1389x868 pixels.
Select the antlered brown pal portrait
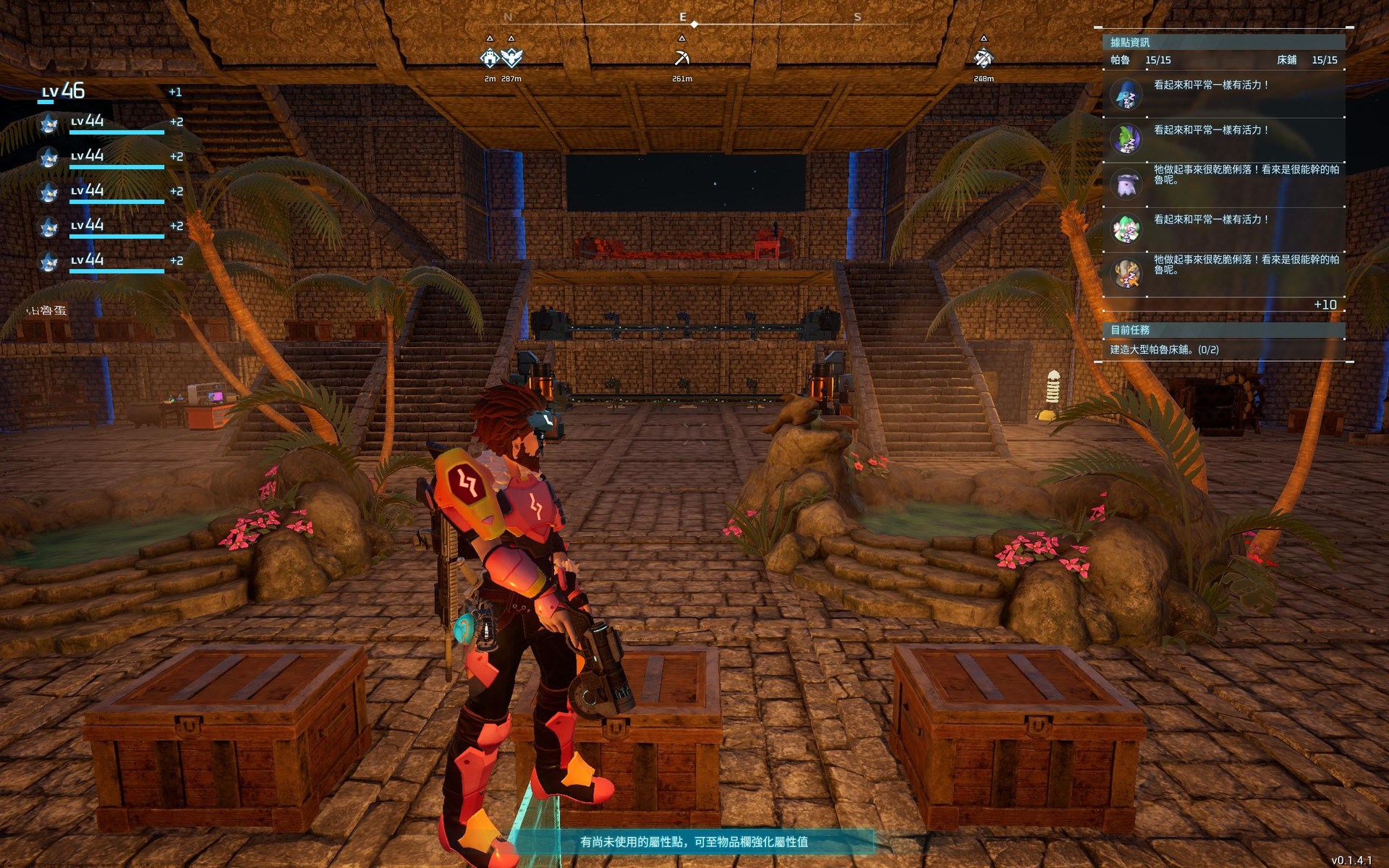(1126, 273)
